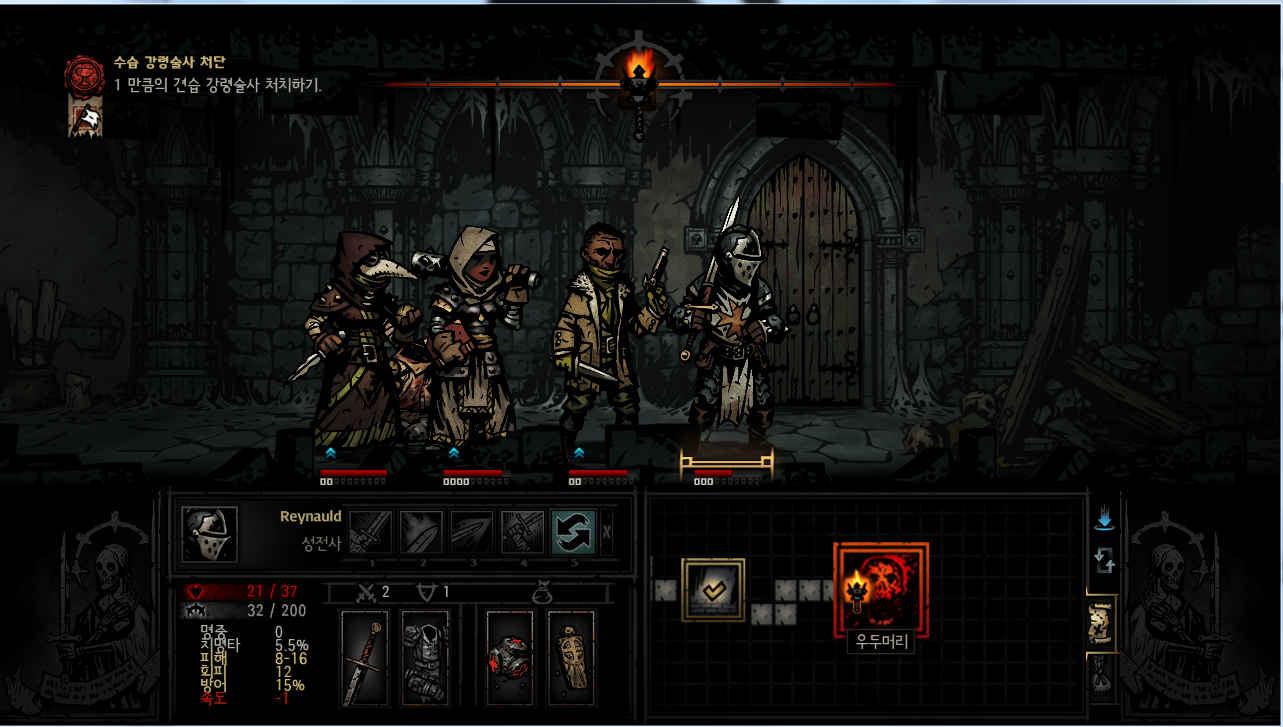Viewport: 1283px width, 727px height.
Task: Select the third skill with pointed lance
Action: tap(472, 532)
